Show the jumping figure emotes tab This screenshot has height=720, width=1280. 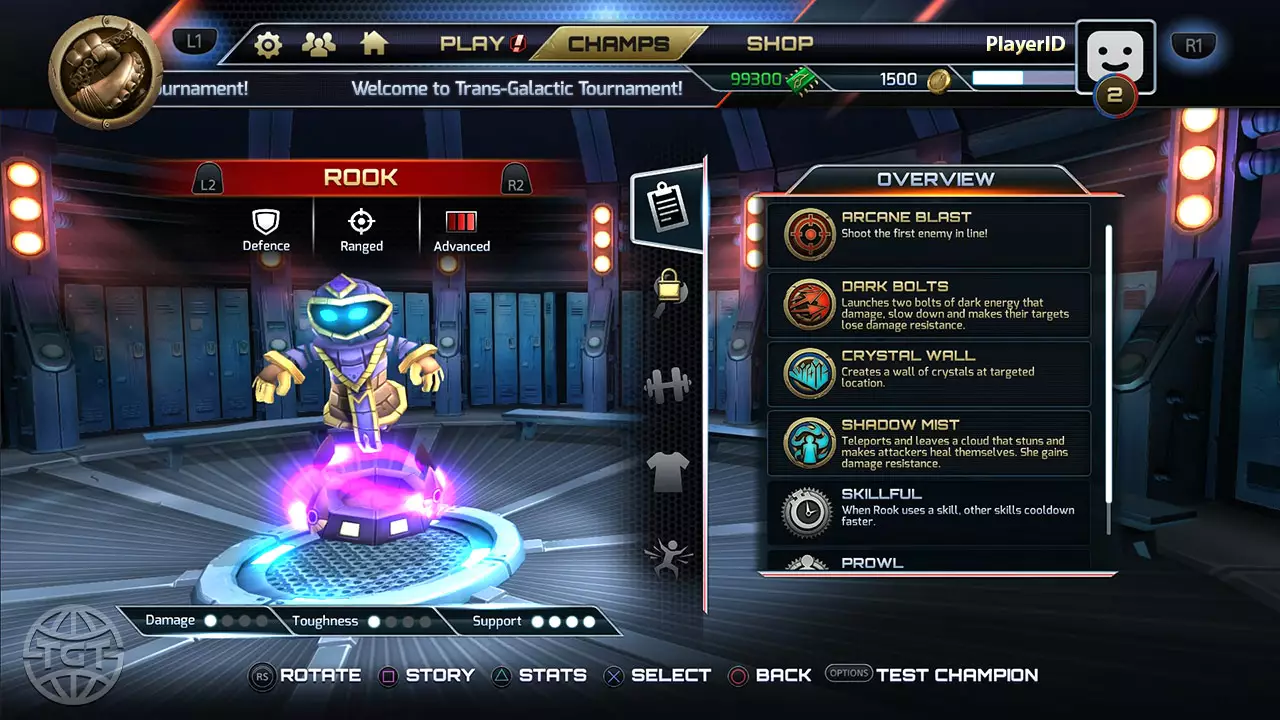tap(668, 555)
